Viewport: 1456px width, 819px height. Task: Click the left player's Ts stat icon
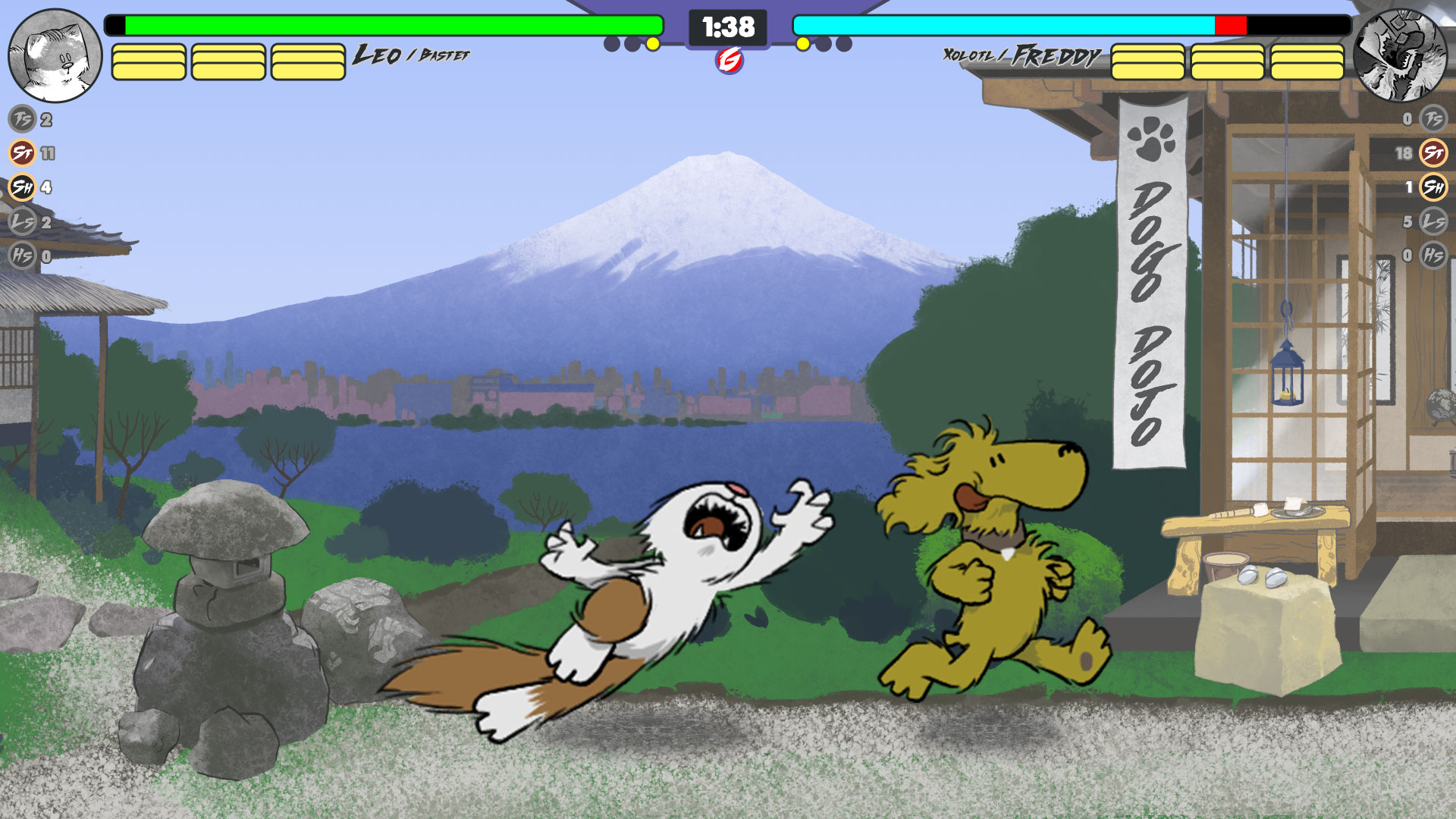22,119
